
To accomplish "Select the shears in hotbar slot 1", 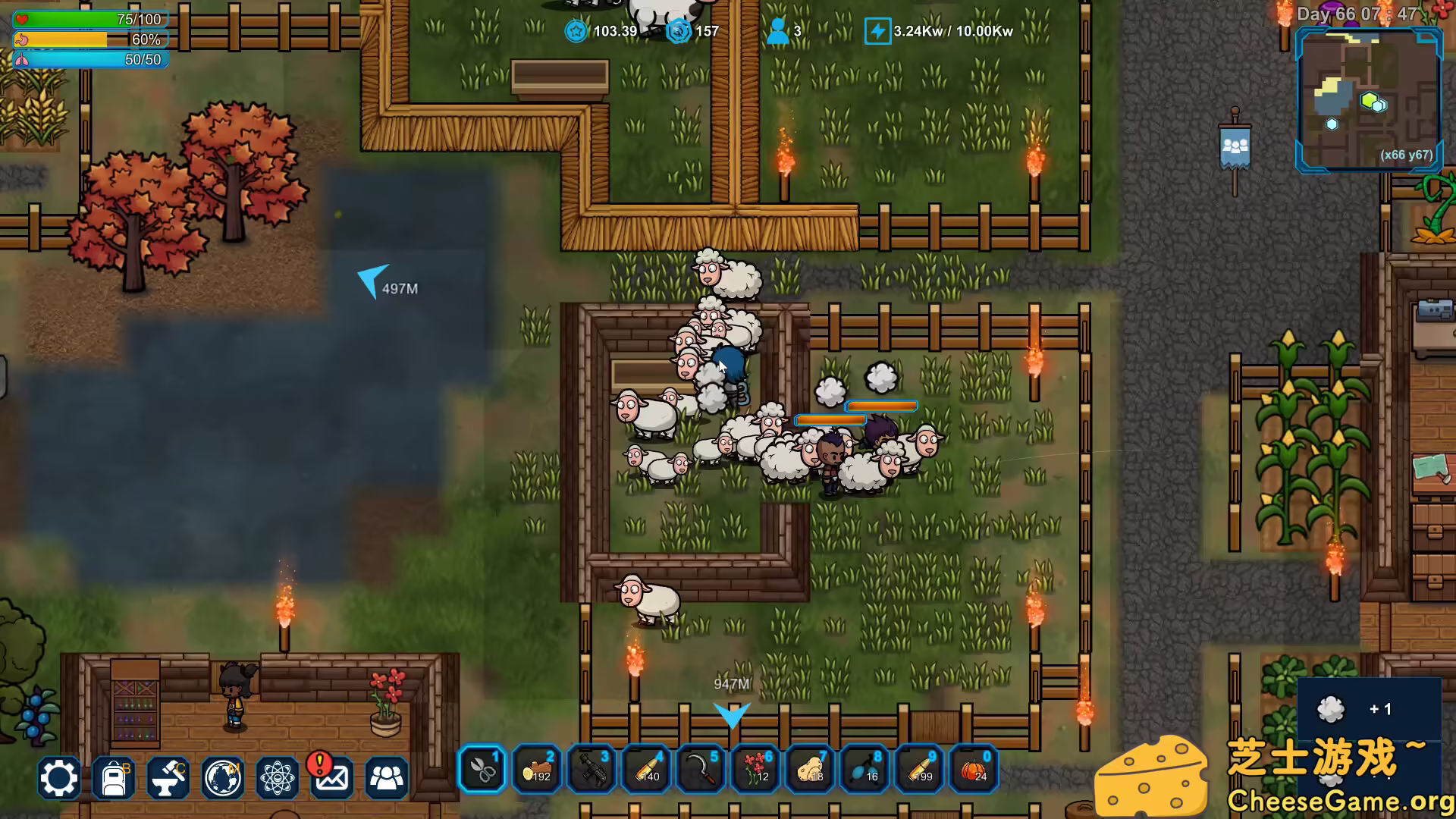I will tap(482, 769).
